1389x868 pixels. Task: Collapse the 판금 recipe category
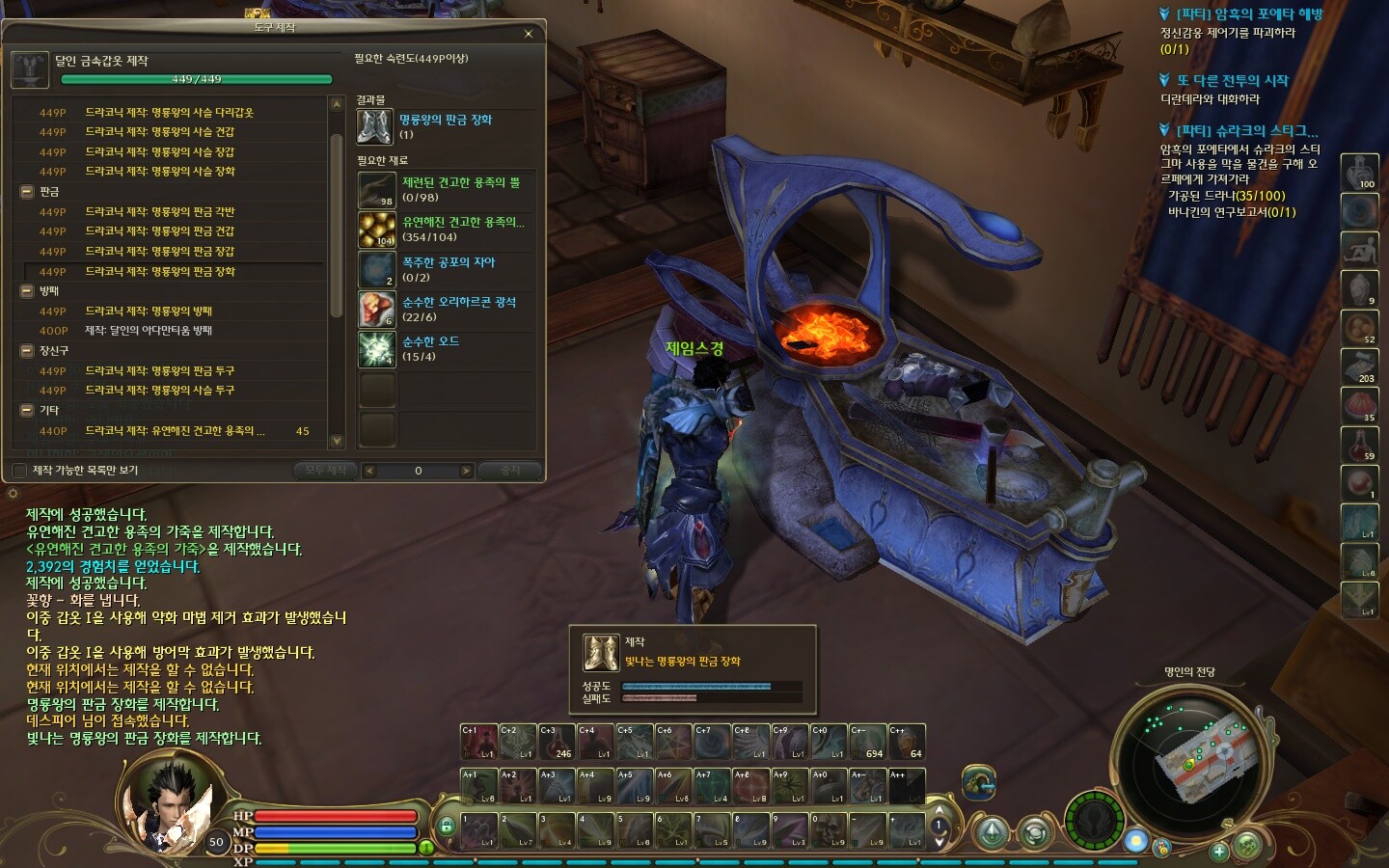pos(27,192)
